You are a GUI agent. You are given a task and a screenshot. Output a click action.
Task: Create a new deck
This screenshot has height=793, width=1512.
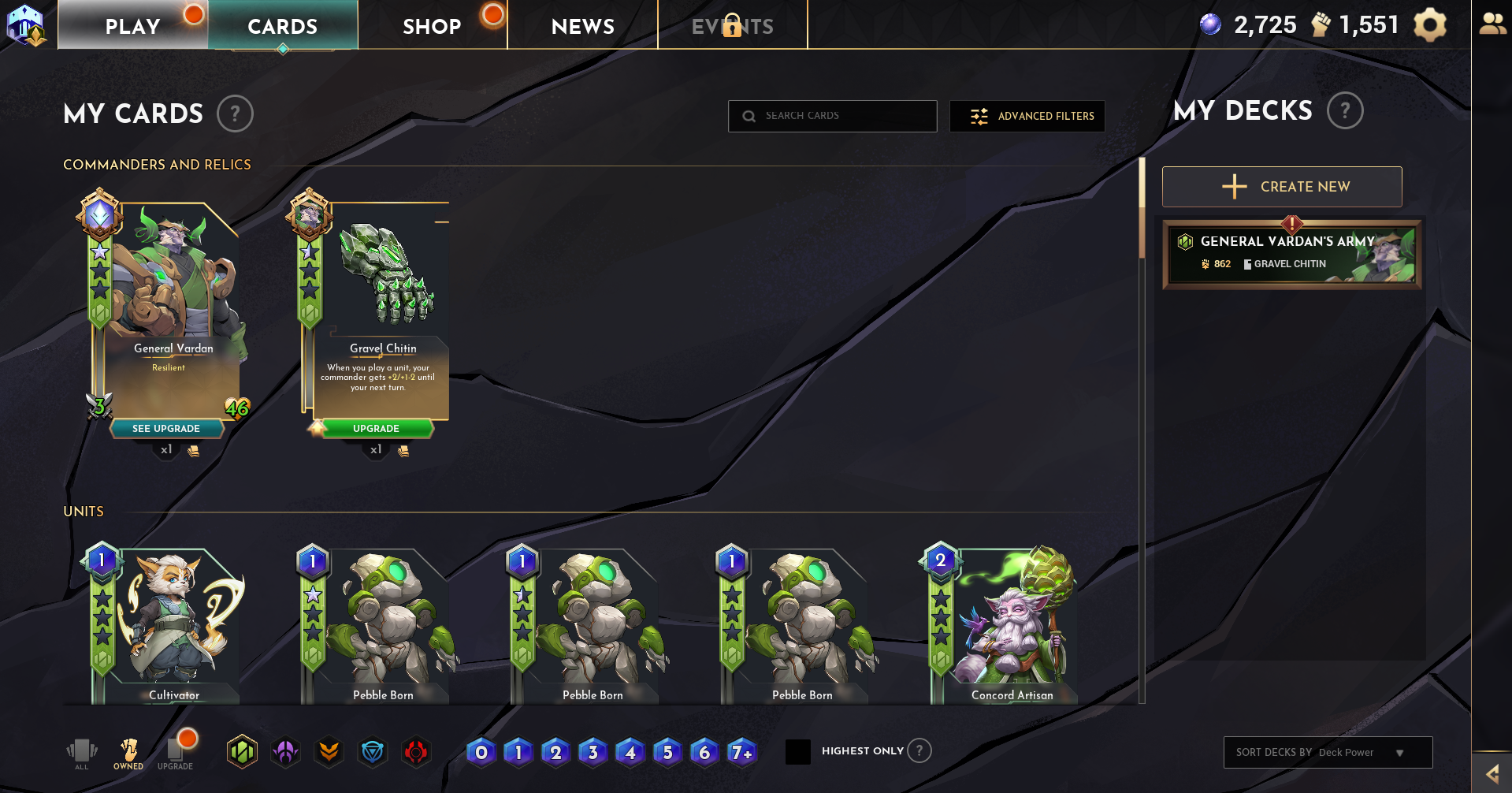[1281, 187]
